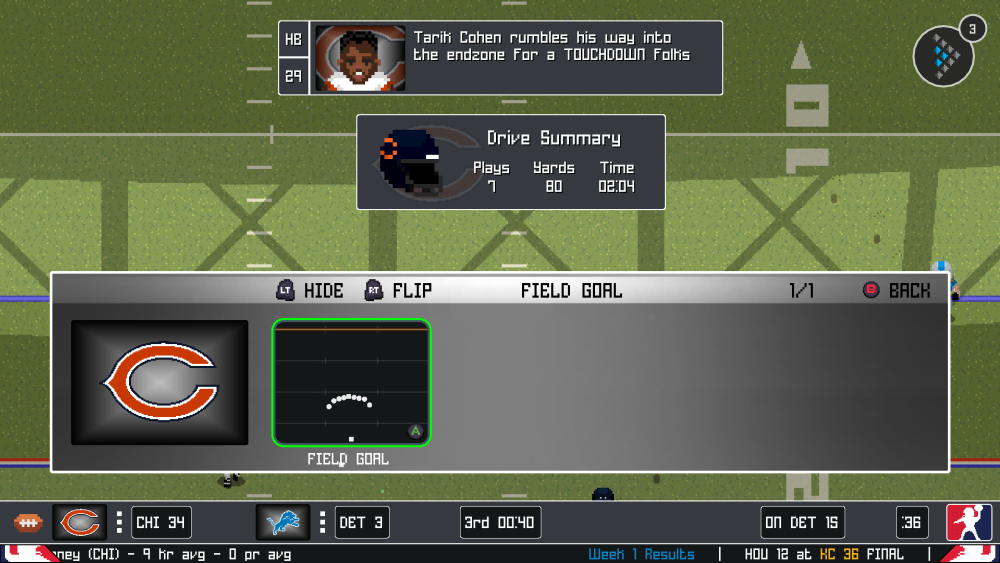1000x563 pixels.
Task: Click the league shield logo
Action: tap(969, 522)
